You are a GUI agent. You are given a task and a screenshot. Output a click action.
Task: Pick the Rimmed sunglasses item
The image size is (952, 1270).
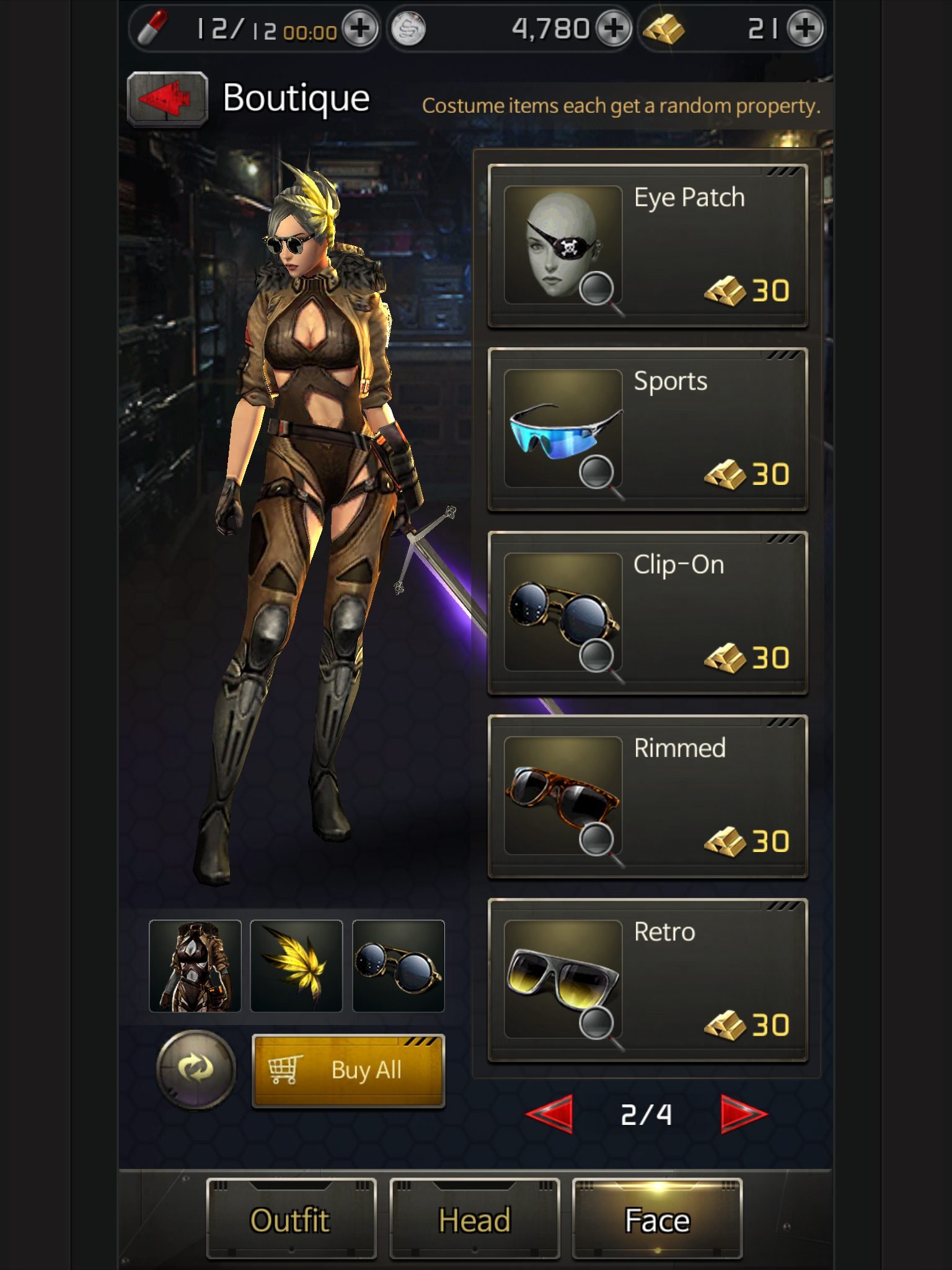coord(648,796)
